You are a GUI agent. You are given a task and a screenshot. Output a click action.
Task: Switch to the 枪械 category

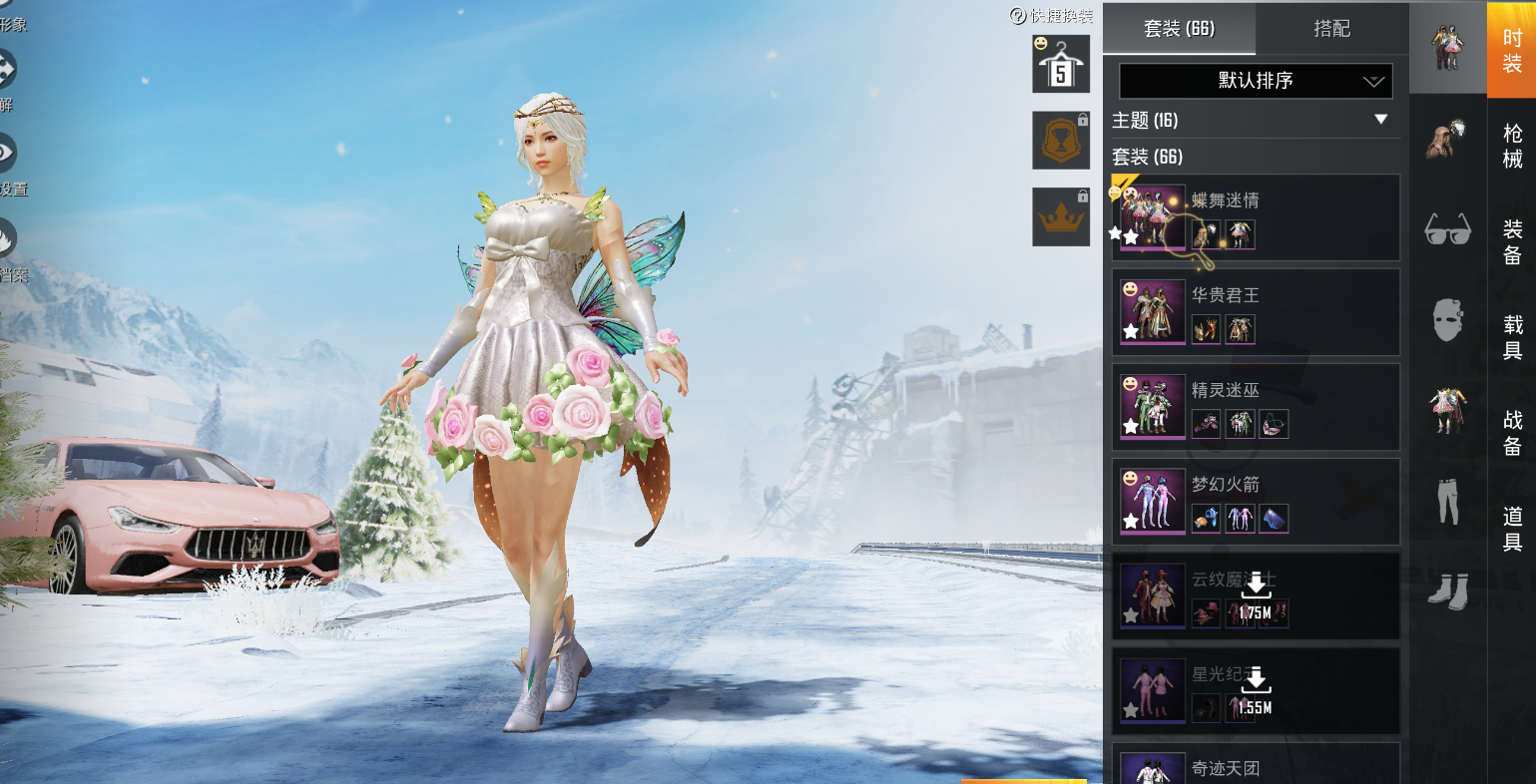click(x=1512, y=147)
